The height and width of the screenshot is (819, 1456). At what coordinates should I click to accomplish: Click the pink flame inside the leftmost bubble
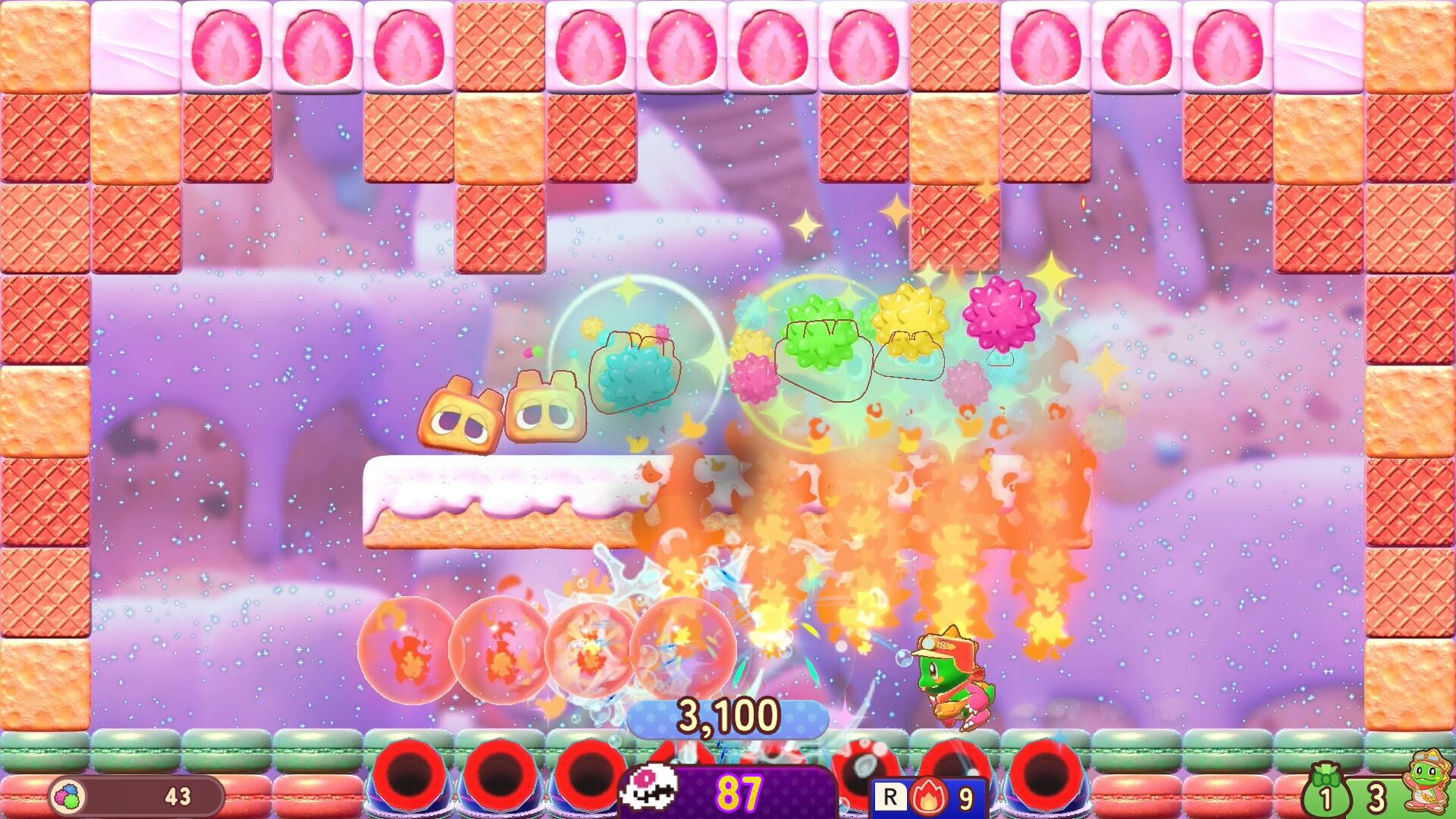tap(409, 660)
